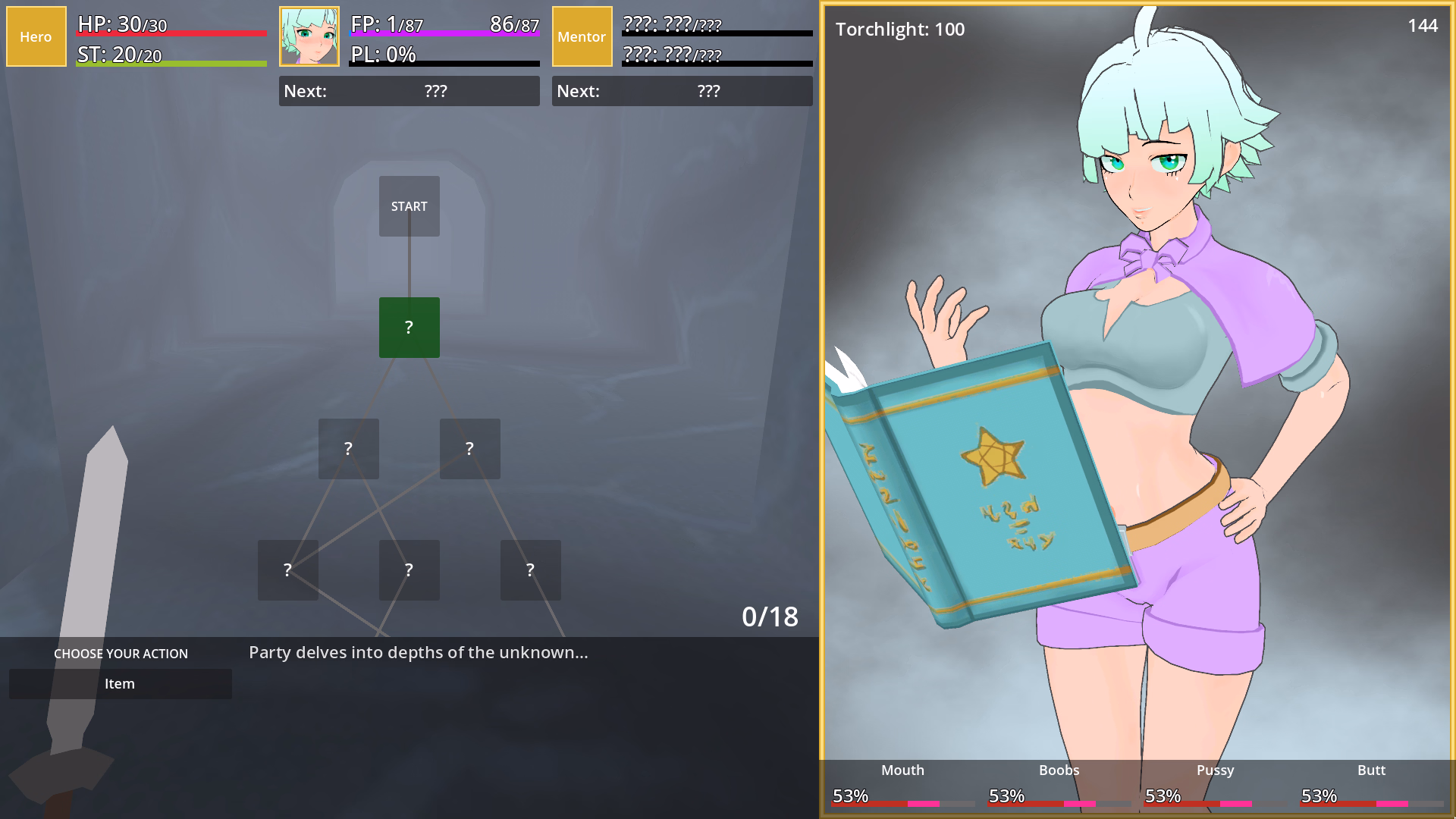Select the START node on the map
This screenshot has height=819, width=1456.
pyautogui.click(x=409, y=206)
